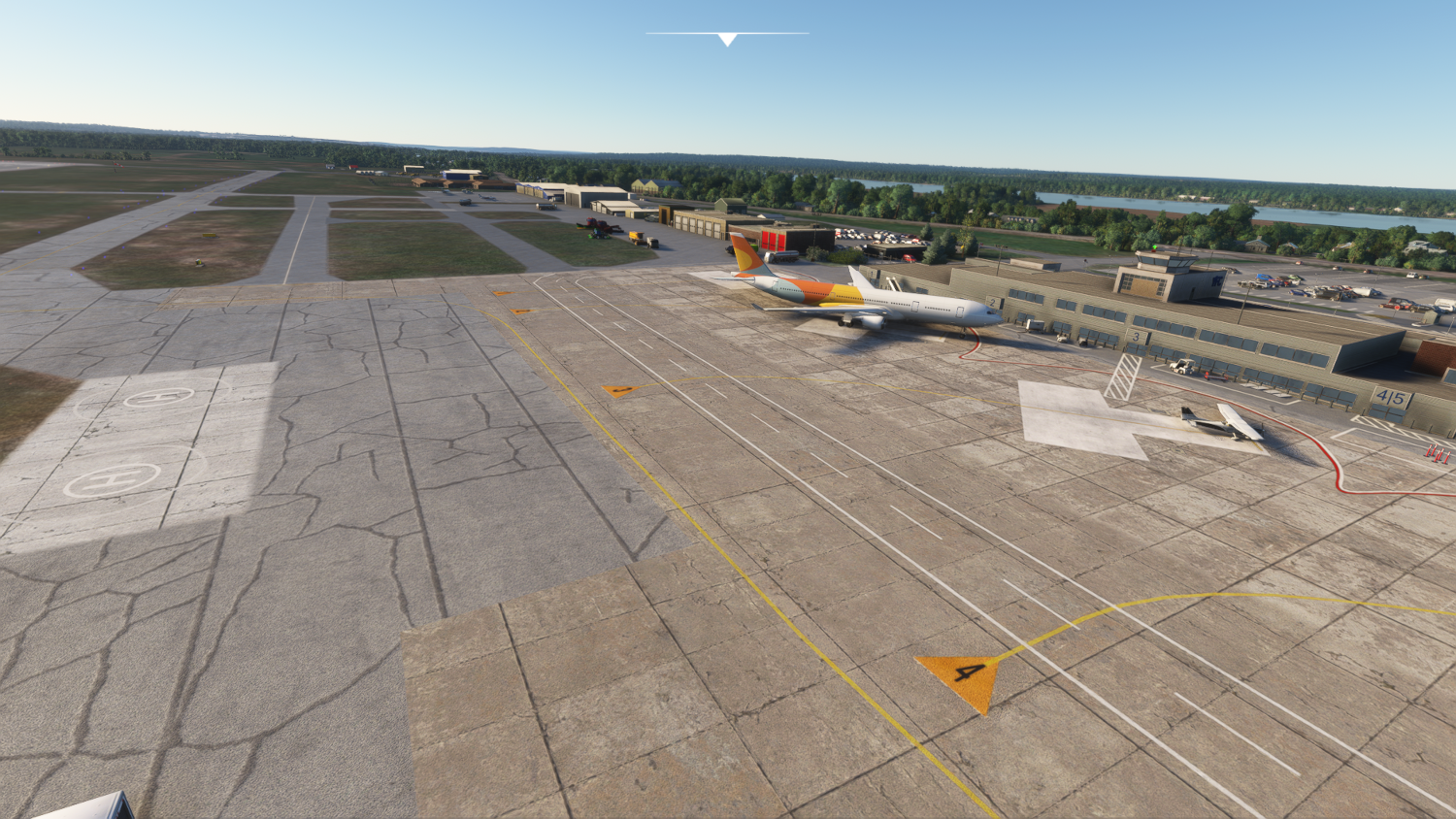Image resolution: width=1456 pixels, height=819 pixels.
Task: Open the toolbar using the top arrow handle
Action: [727, 39]
